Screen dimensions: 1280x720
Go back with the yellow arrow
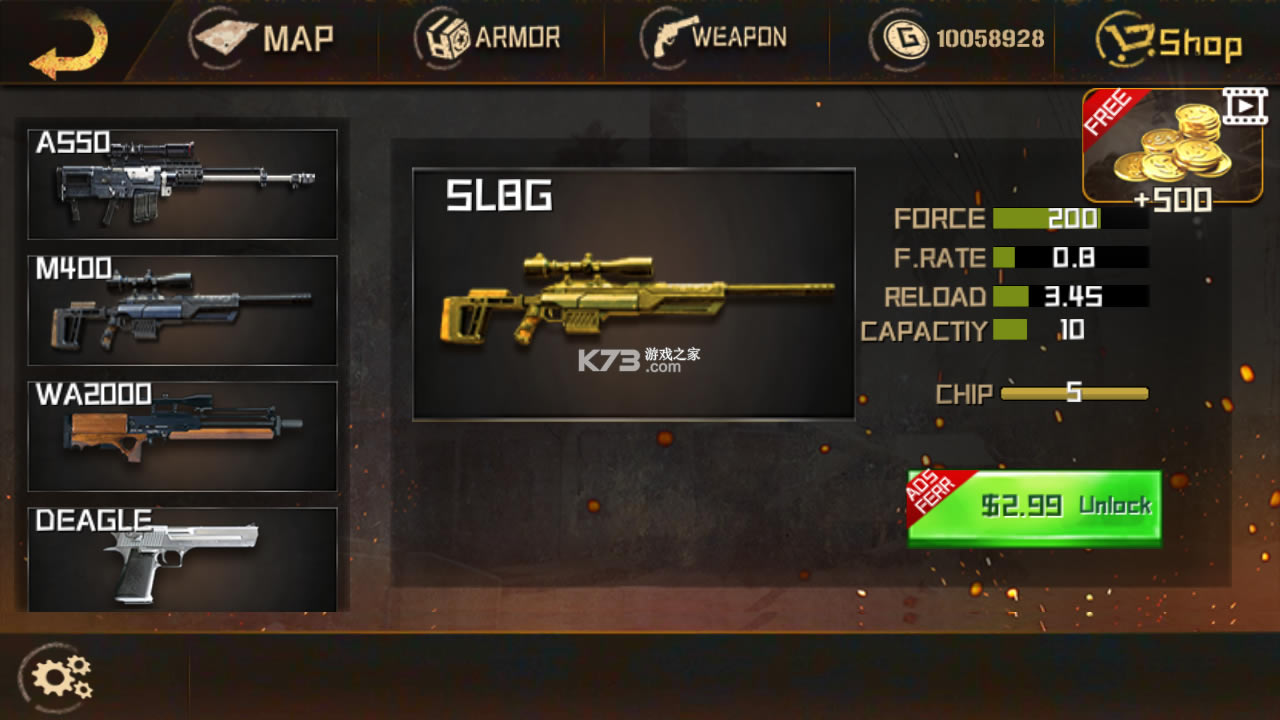[68, 44]
